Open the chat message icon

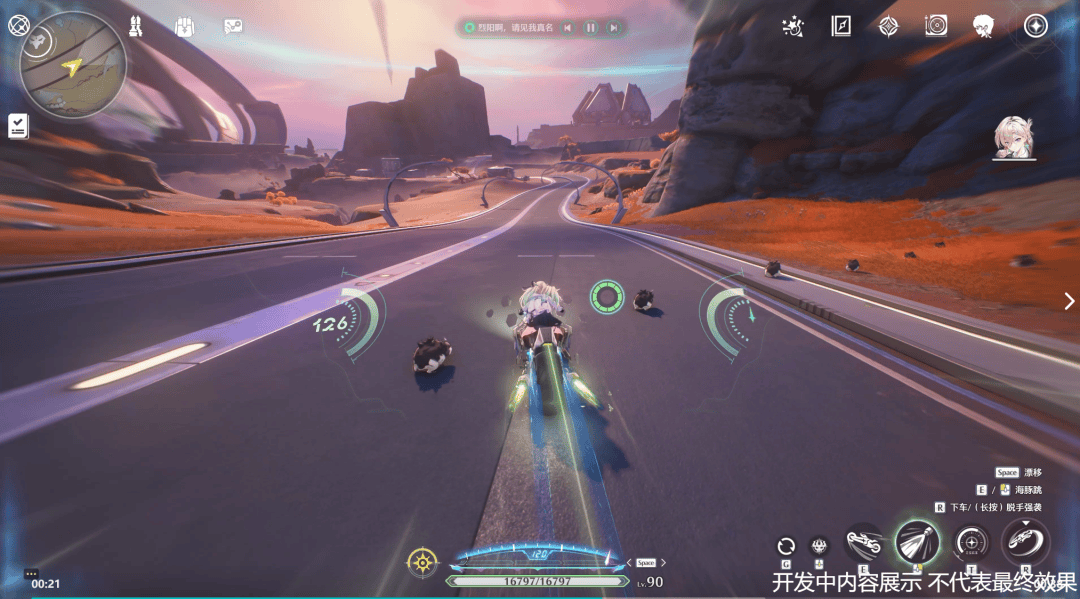pos(233,27)
